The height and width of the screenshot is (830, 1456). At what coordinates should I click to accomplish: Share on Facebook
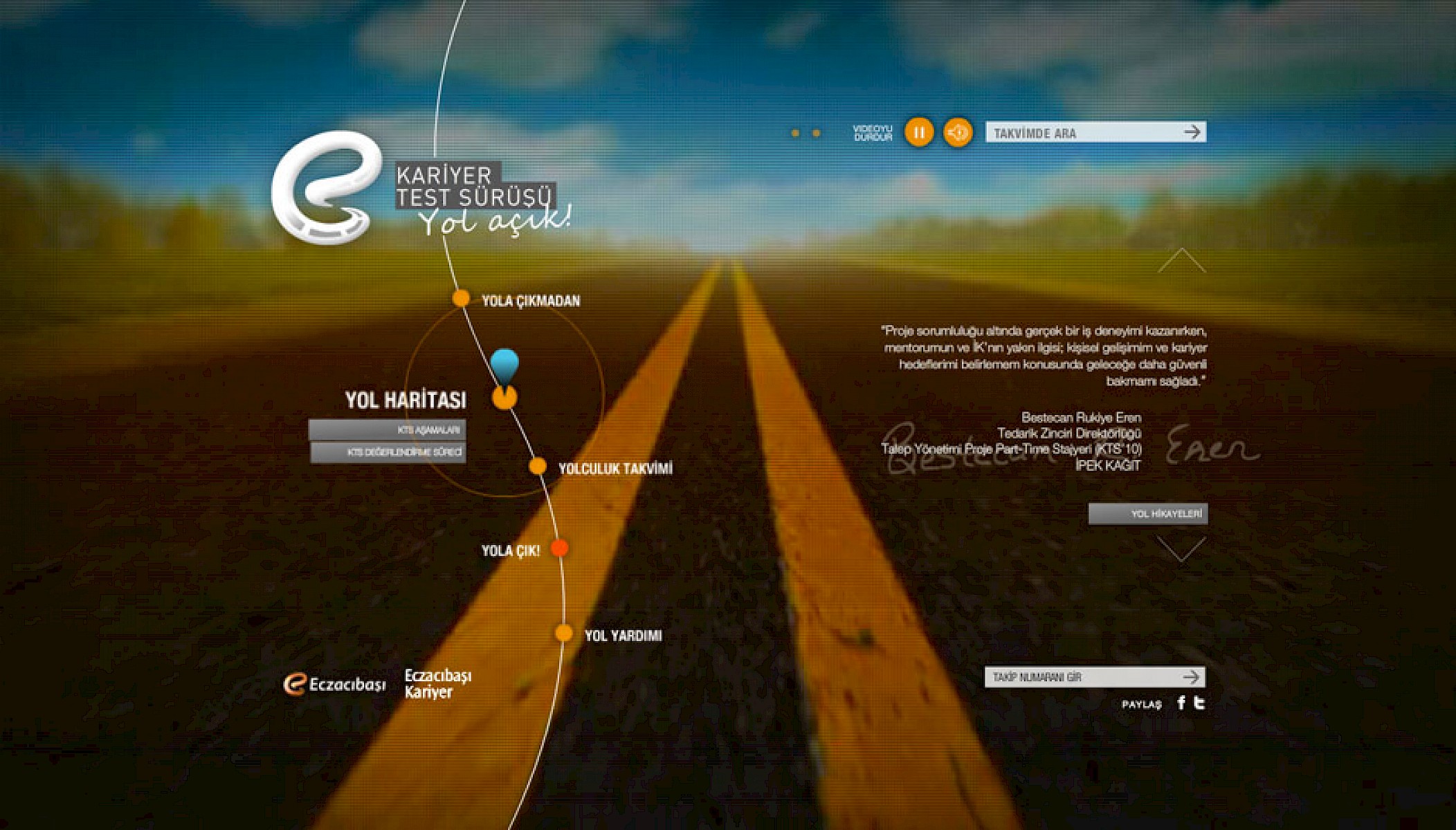coord(1181,703)
